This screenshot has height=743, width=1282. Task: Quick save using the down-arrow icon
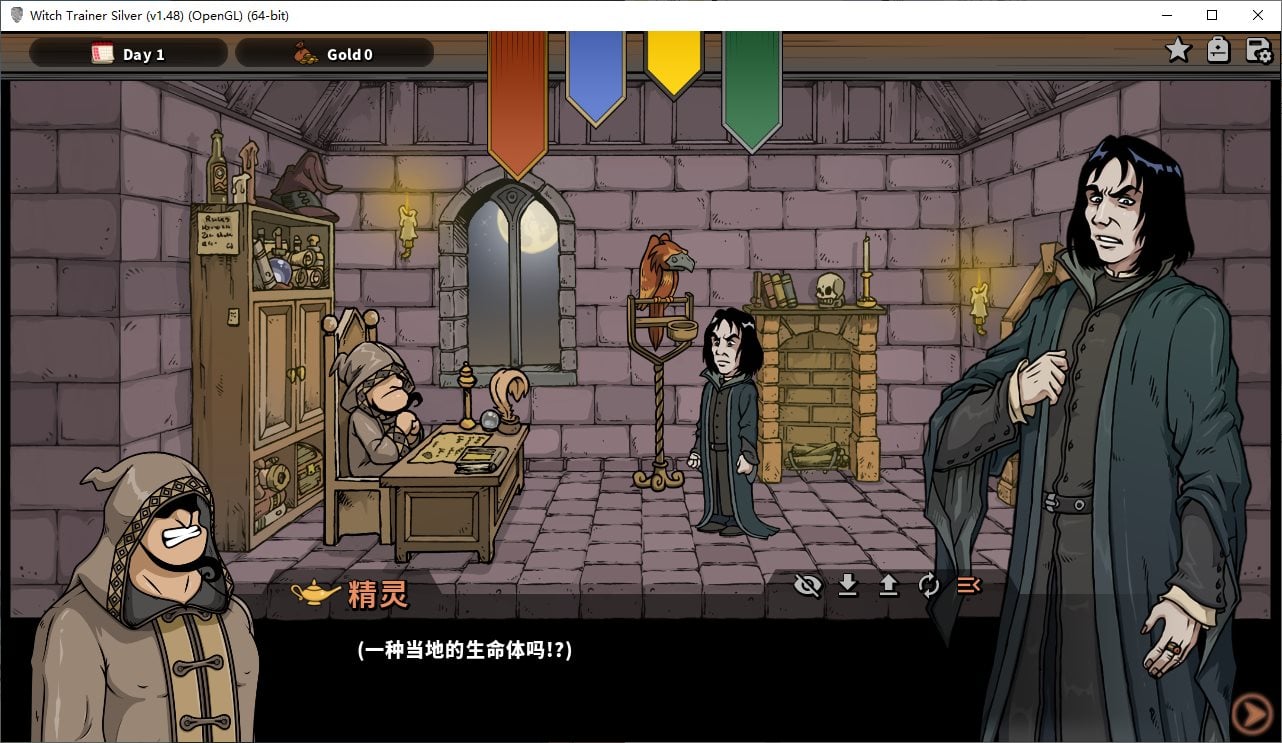pyautogui.click(x=848, y=586)
